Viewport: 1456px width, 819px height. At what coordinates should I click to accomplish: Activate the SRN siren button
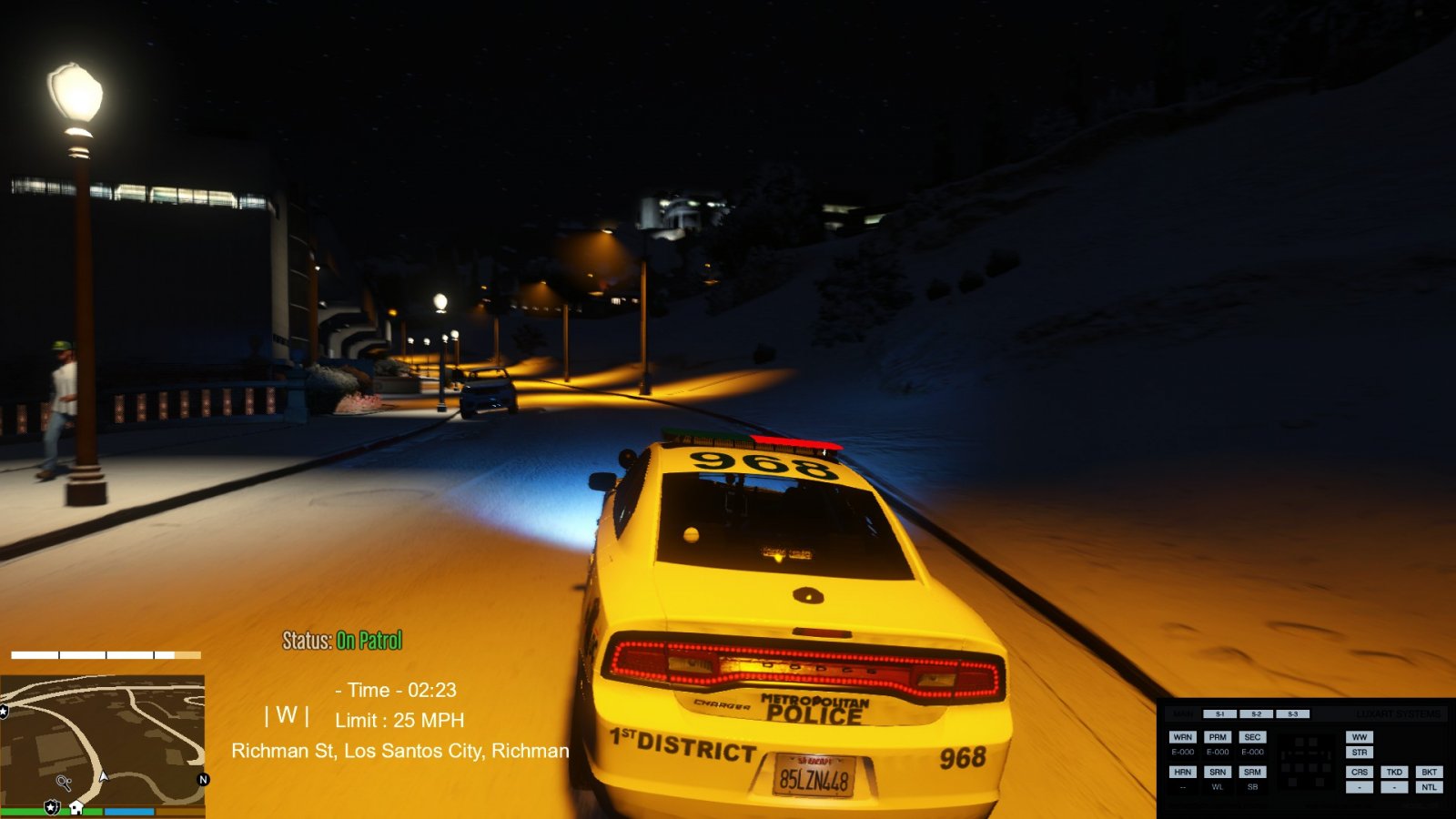point(1218,772)
